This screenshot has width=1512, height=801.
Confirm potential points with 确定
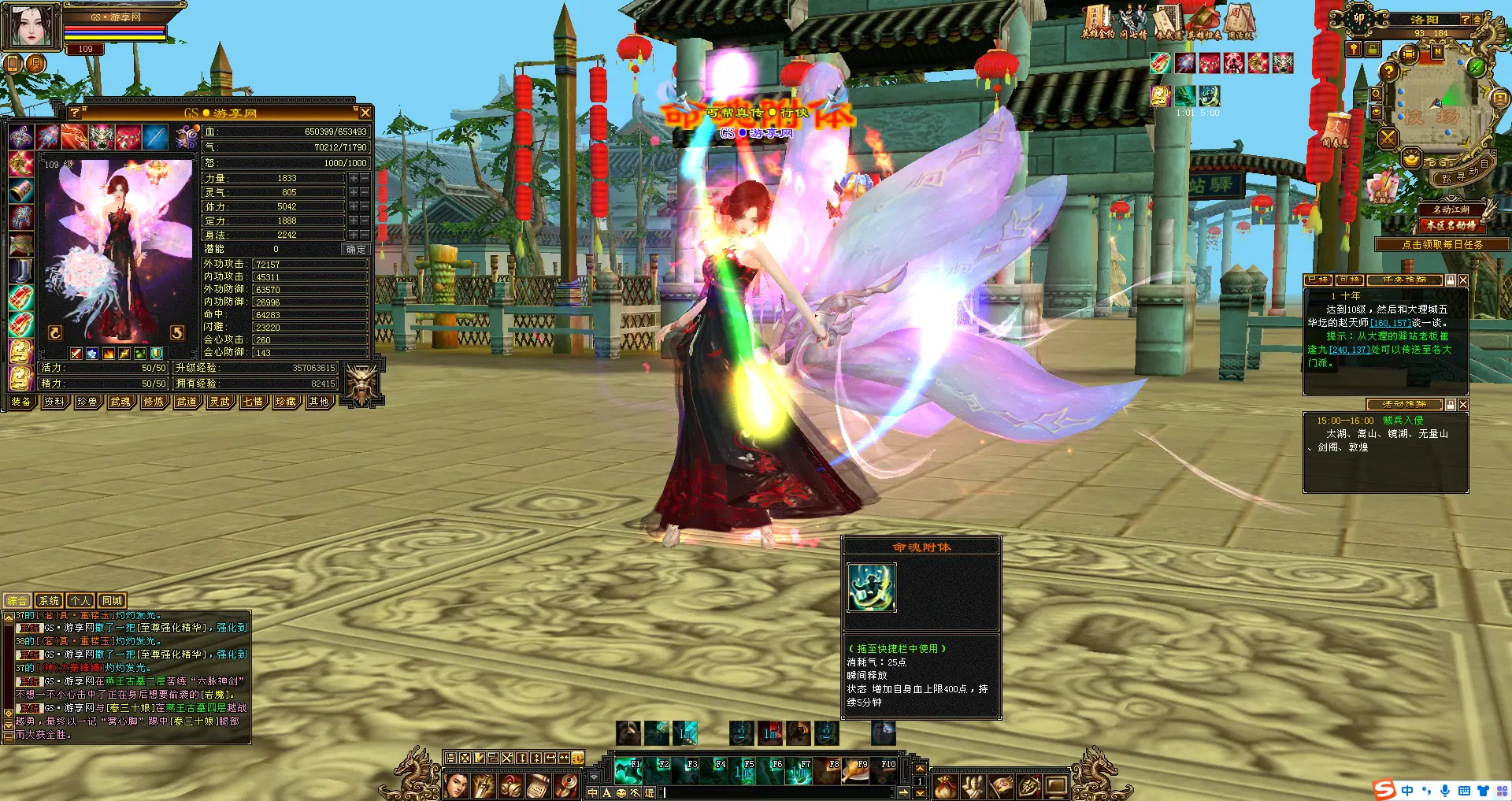pos(356,249)
